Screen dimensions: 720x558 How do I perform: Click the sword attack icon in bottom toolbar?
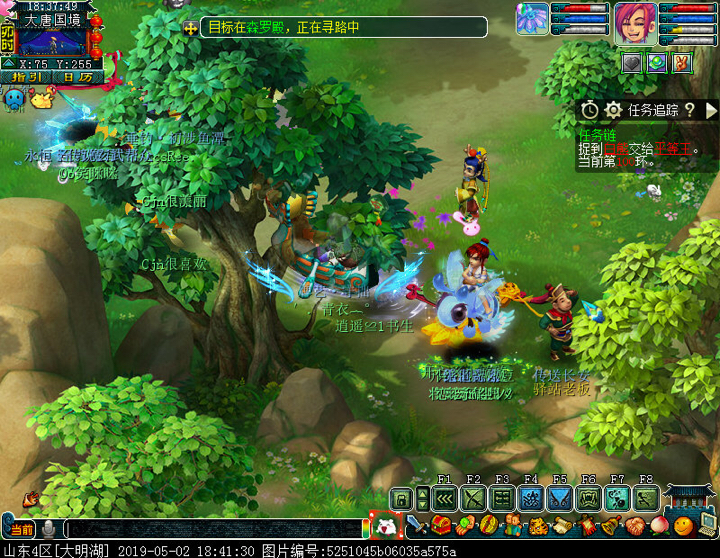pos(416,525)
